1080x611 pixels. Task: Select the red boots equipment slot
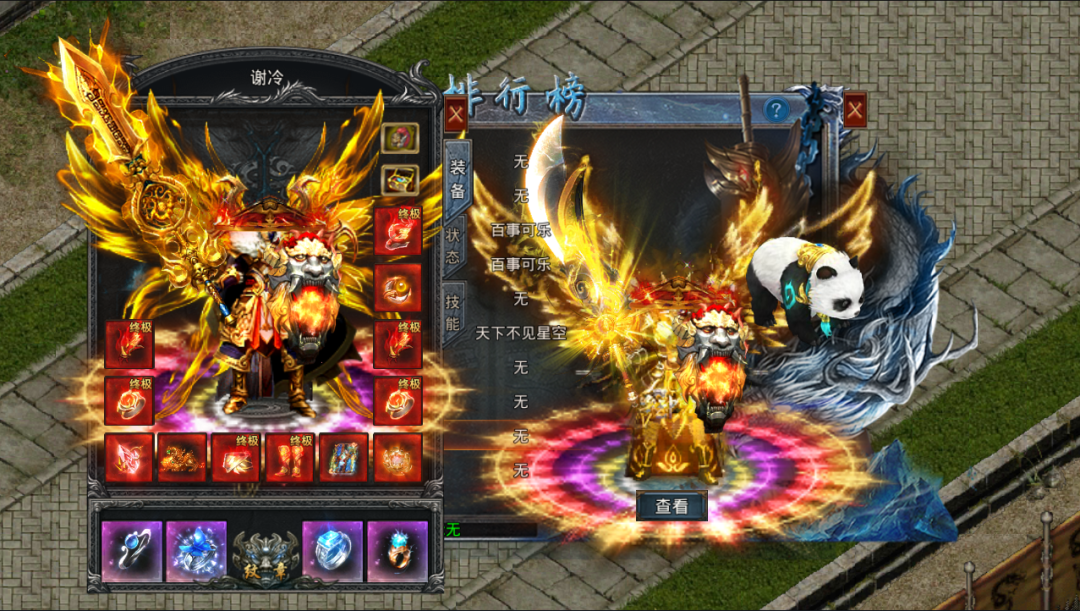[x=290, y=458]
